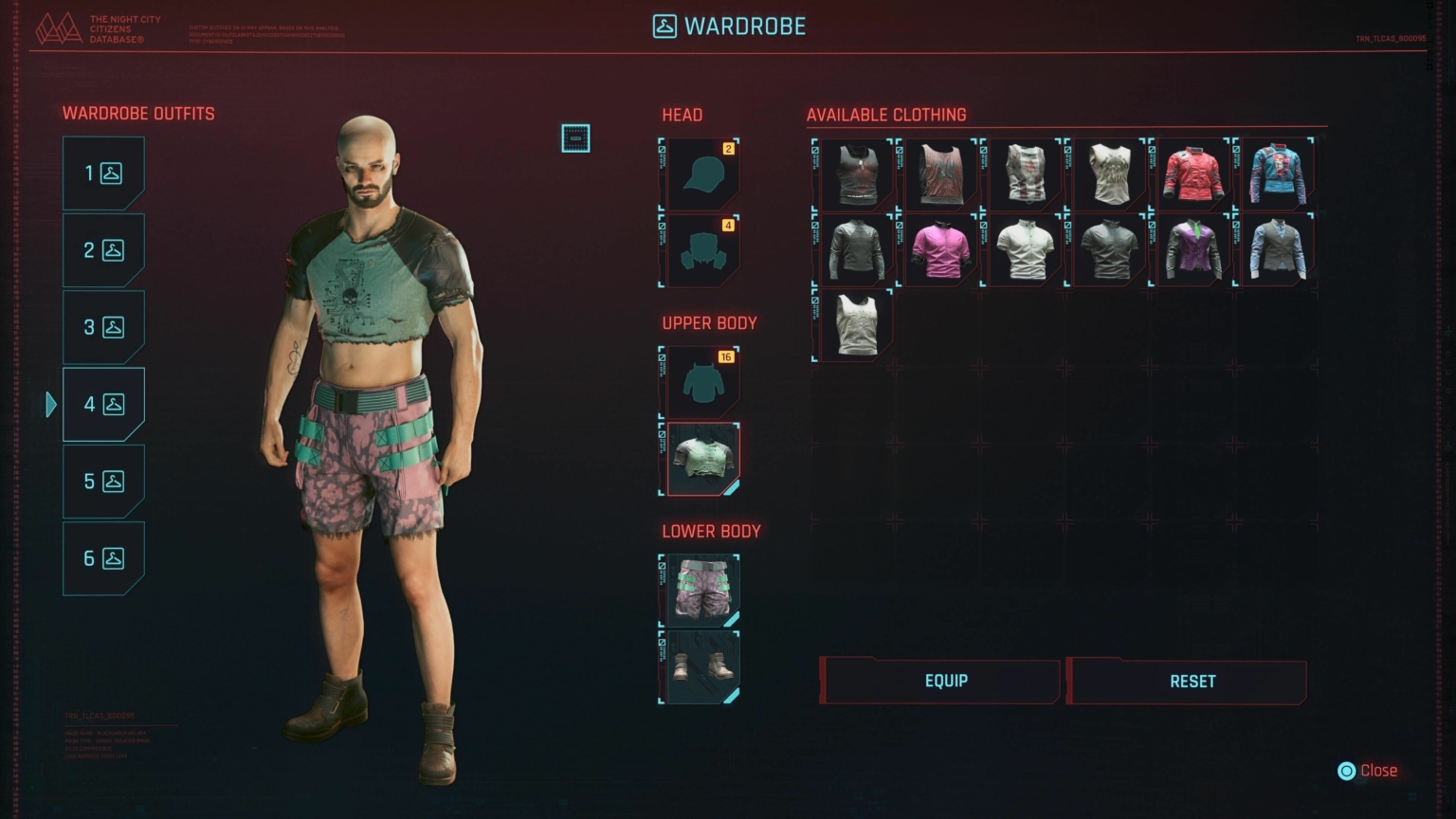
Task: Select the equipped green crop top slot
Action: 701,460
